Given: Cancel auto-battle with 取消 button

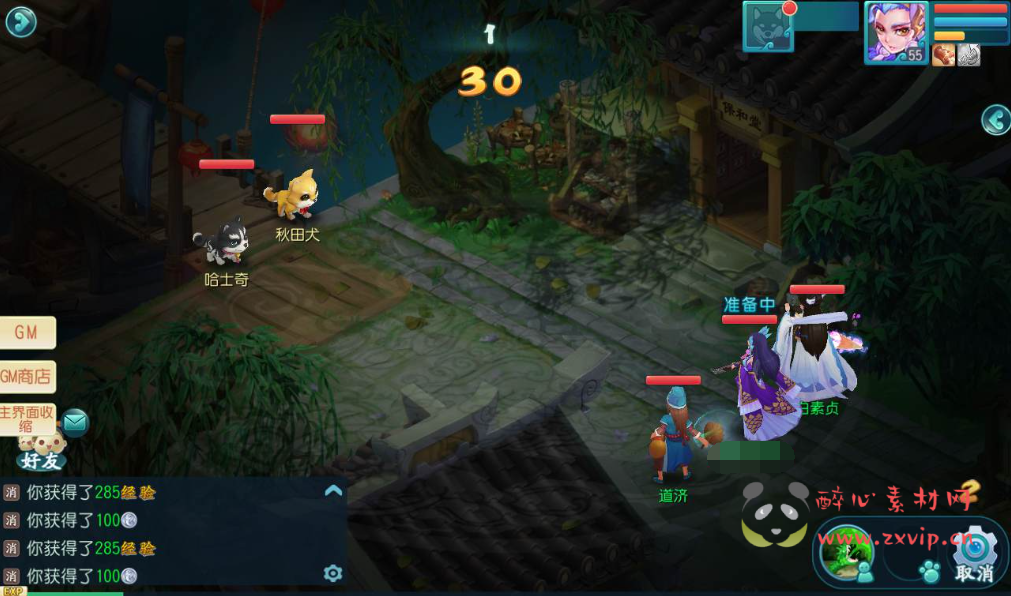Looking at the screenshot, I should point(975,555).
